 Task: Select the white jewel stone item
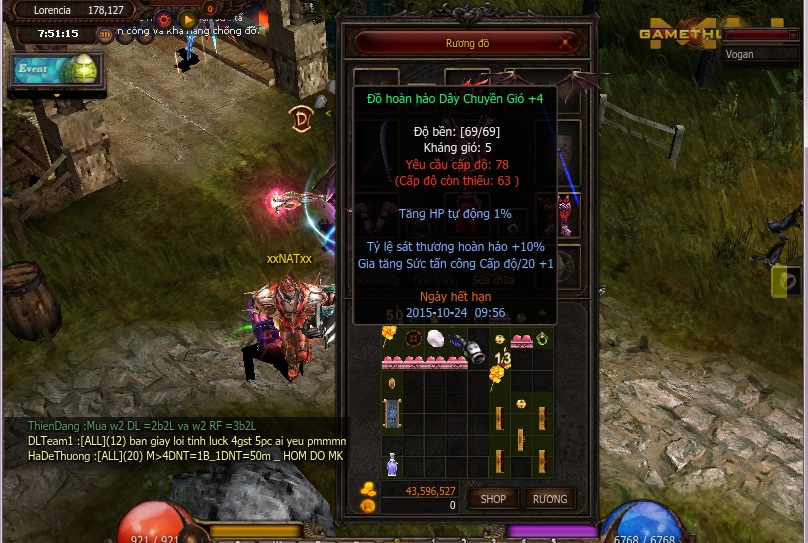pyautogui.click(x=436, y=338)
